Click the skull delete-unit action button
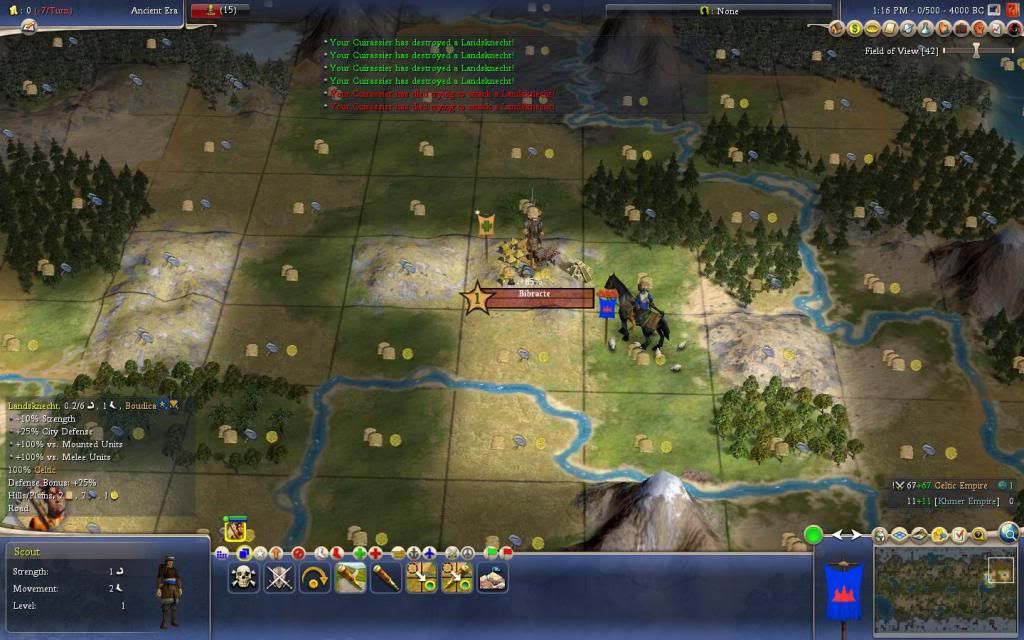 [244, 577]
